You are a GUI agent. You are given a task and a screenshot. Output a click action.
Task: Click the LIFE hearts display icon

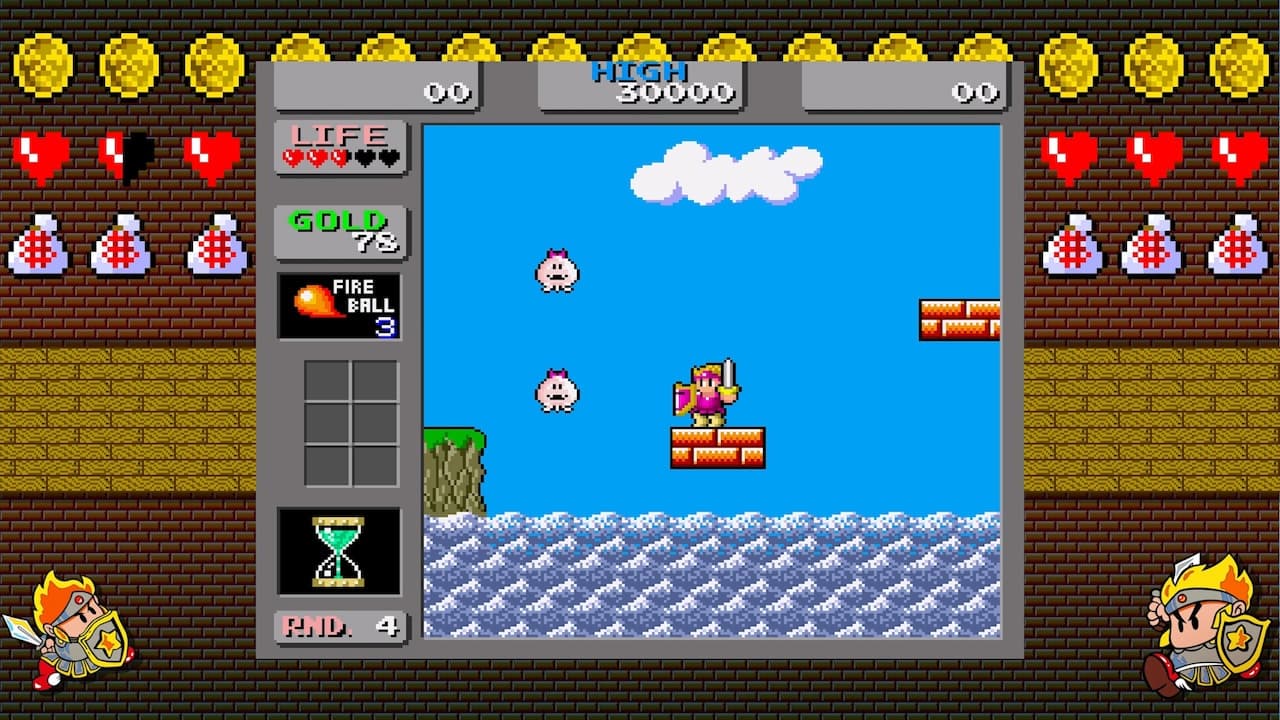coord(339,145)
